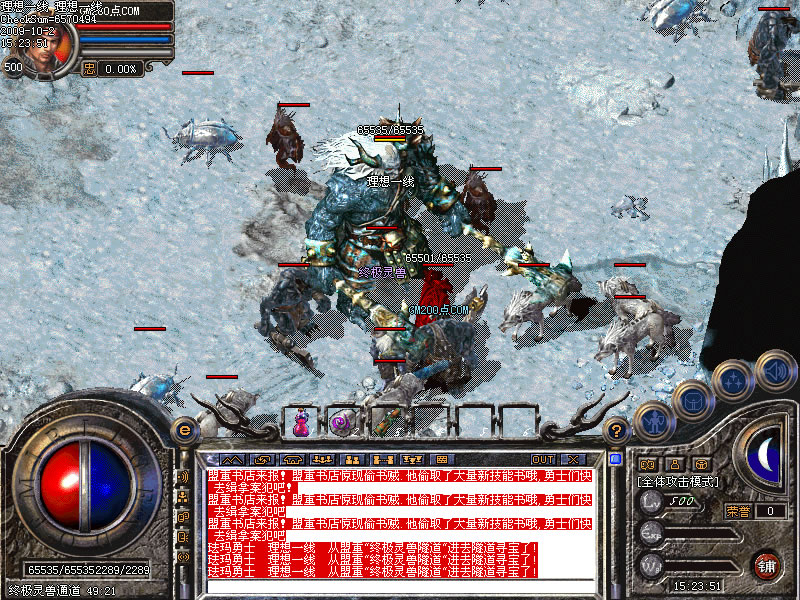Use the purple swirl scroll belt item
Image resolution: width=800 pixels, height=600 pixels.
click(341, 424)
